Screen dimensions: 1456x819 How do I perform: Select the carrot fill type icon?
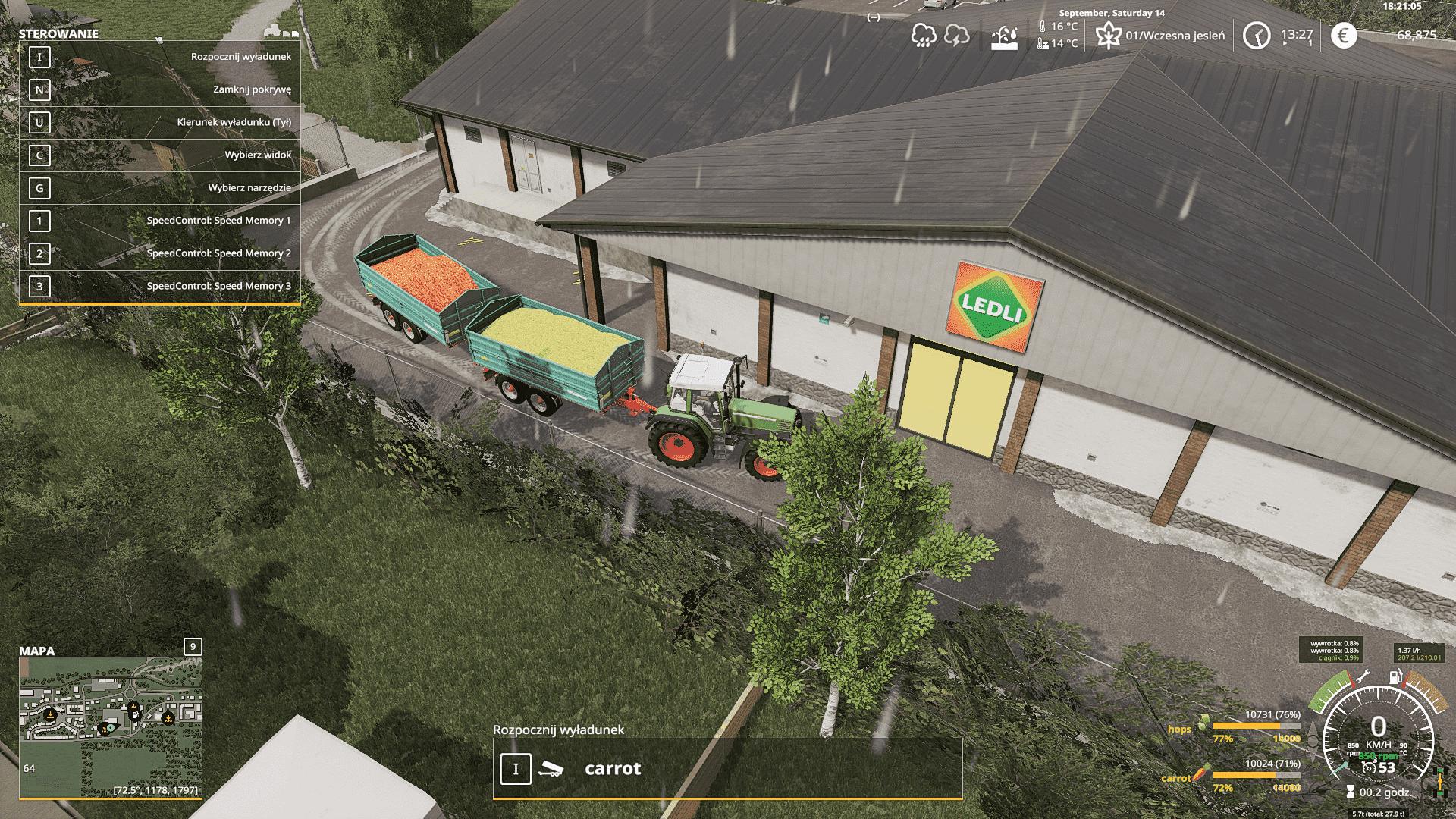pos(1198,776)
